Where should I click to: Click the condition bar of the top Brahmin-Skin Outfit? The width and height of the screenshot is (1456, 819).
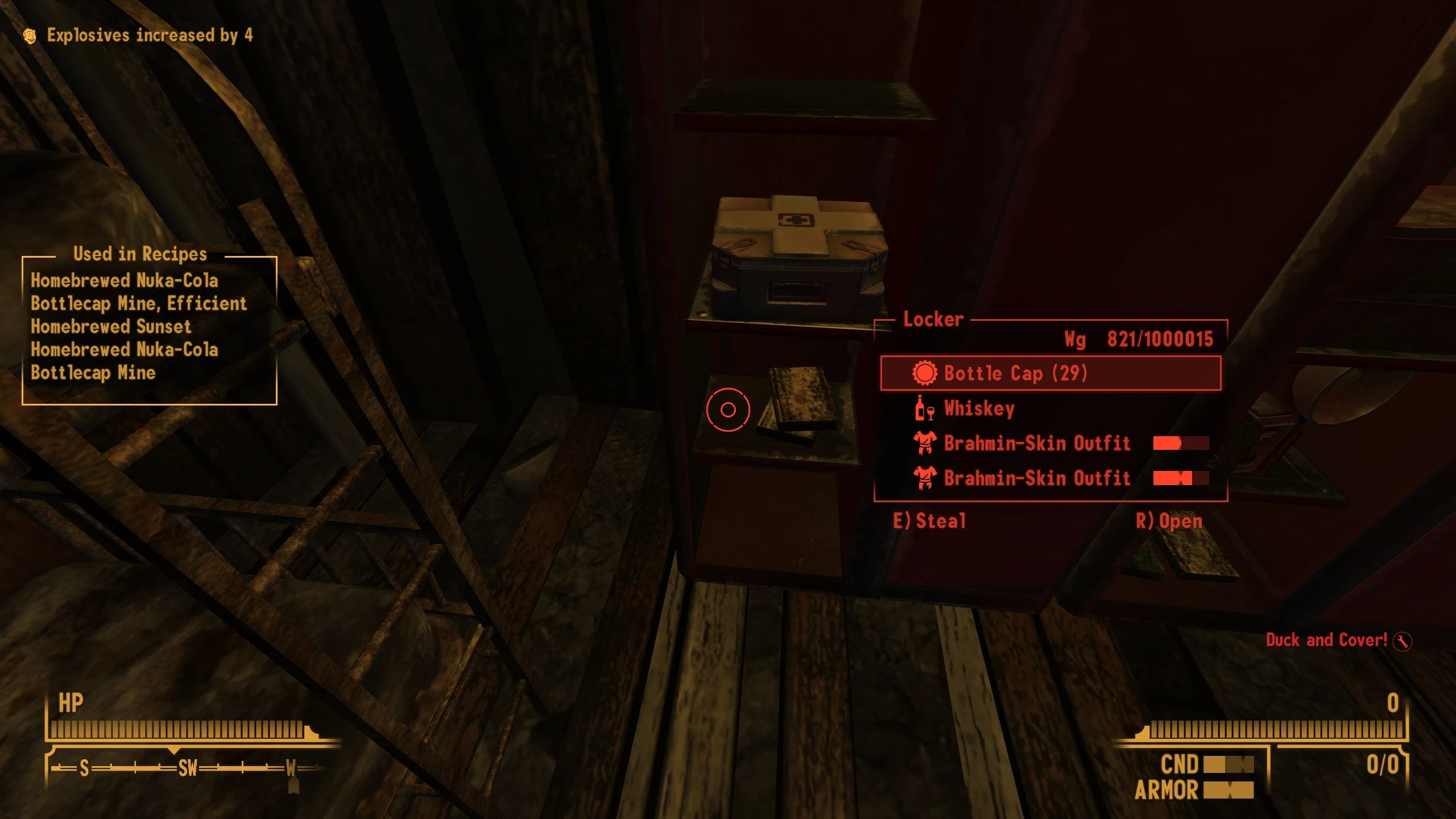(x=1181, y=444)
